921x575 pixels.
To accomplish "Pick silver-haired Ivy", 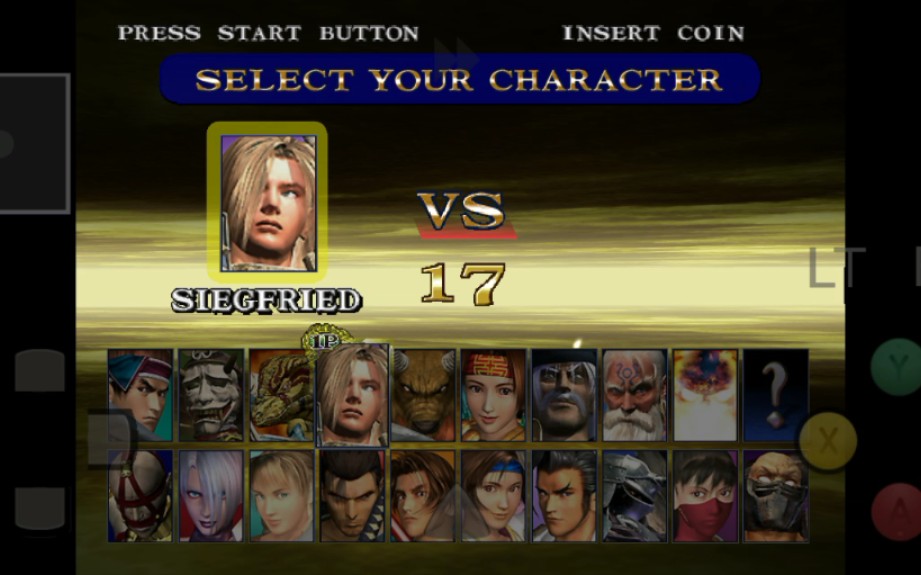I will 211,496.
